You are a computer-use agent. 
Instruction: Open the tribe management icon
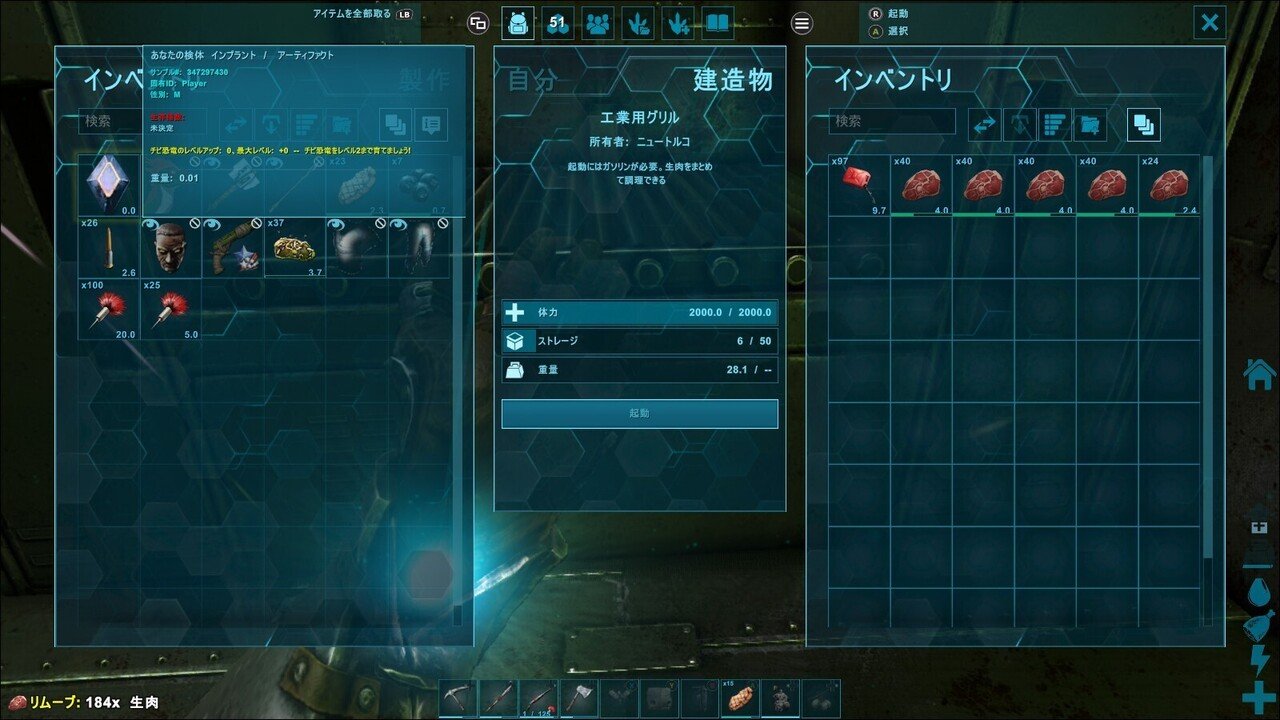[597, 23]
